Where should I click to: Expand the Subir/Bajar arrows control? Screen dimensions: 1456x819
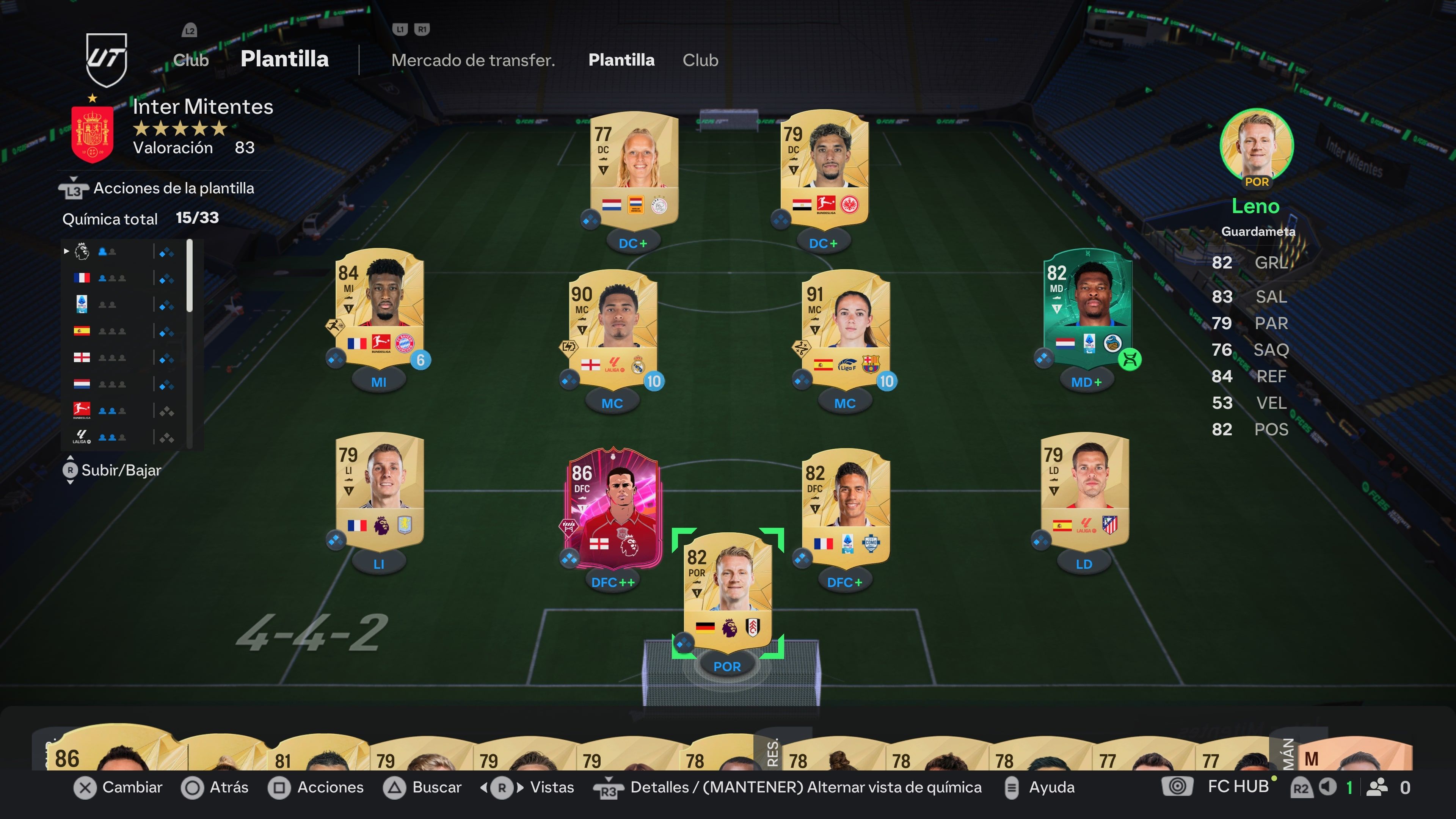coord(71,470)
